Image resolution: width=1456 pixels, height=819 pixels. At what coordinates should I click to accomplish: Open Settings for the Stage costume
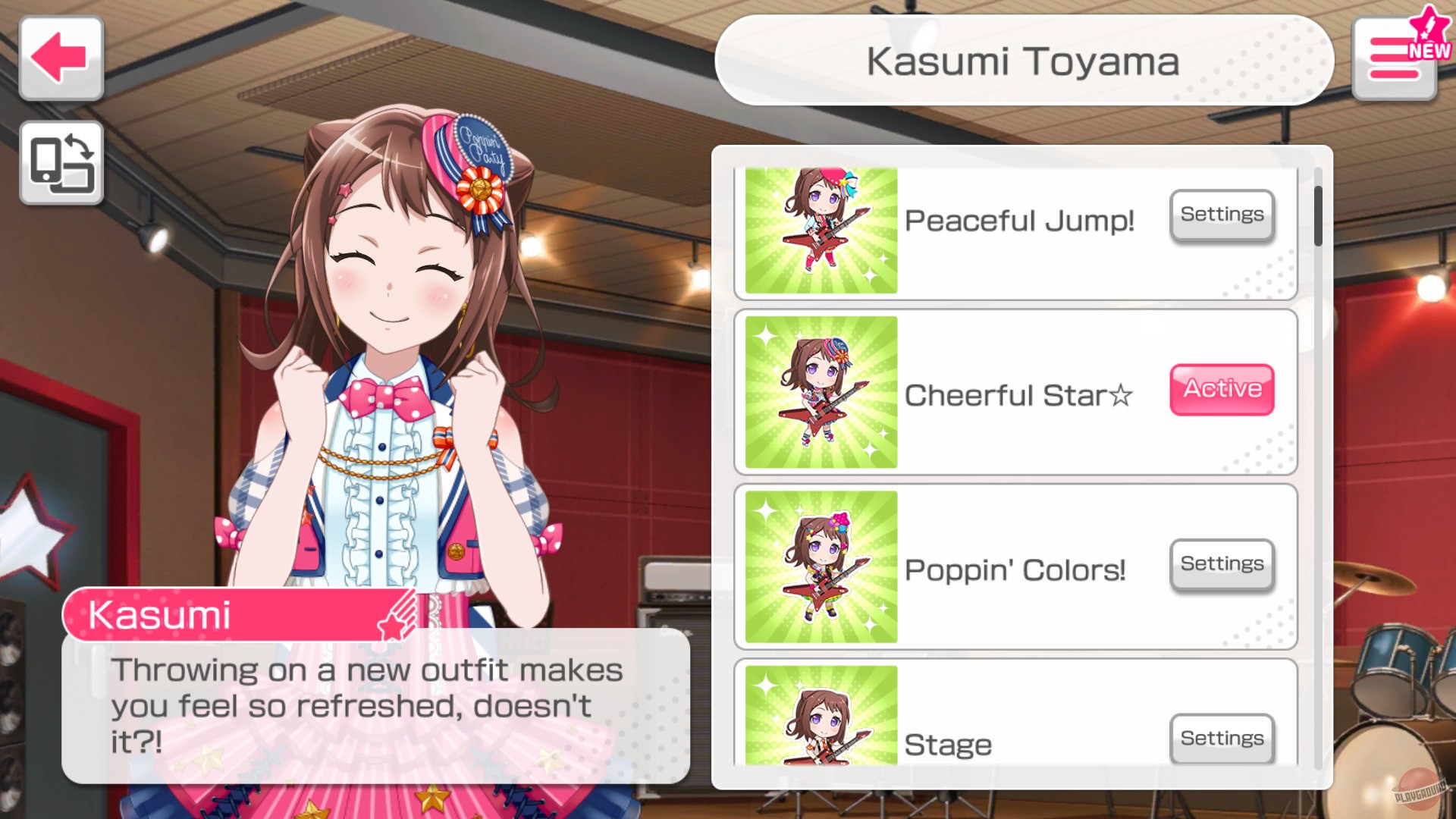click(x=1221, y=739)
